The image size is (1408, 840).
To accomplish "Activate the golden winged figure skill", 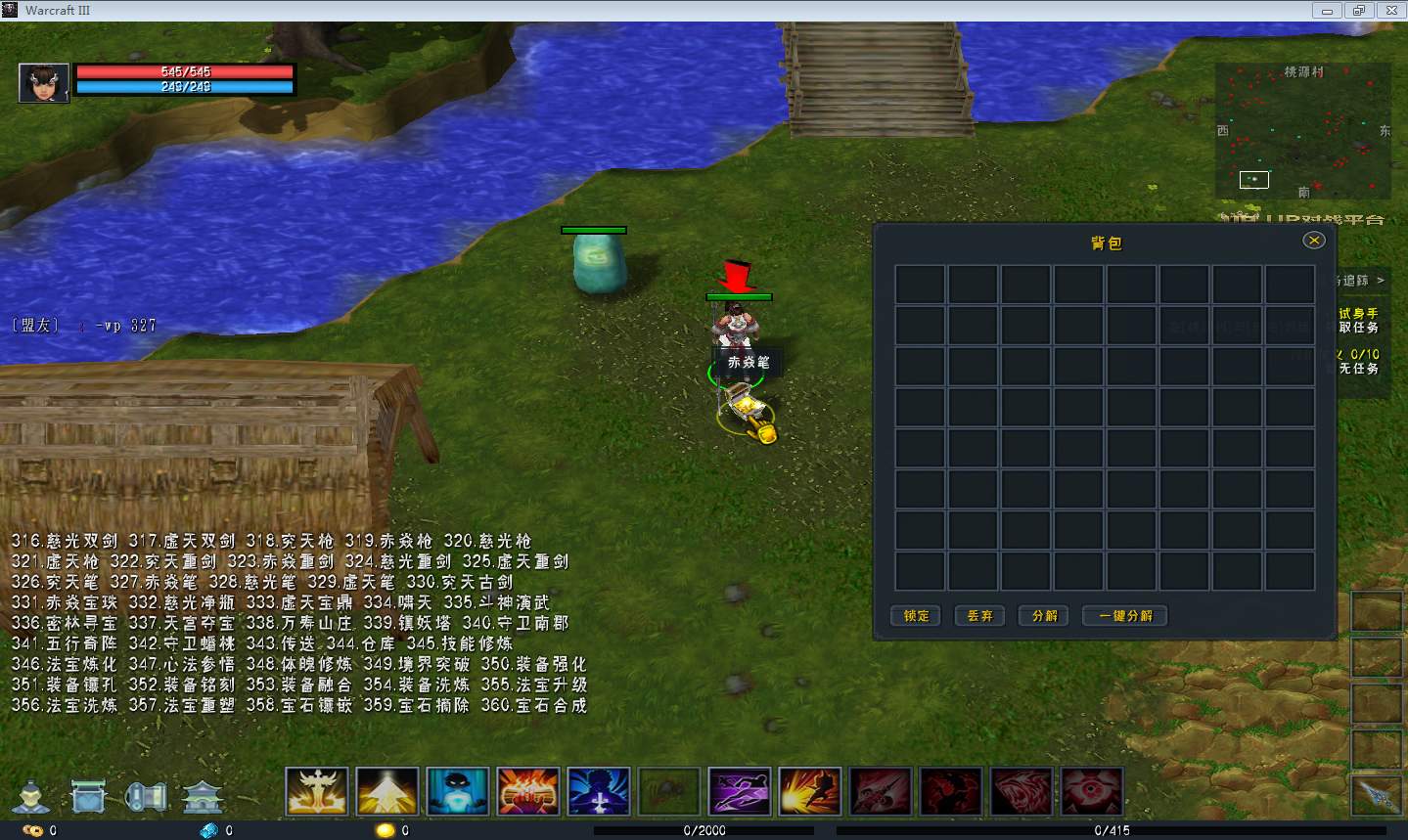I will pos(317,791).
